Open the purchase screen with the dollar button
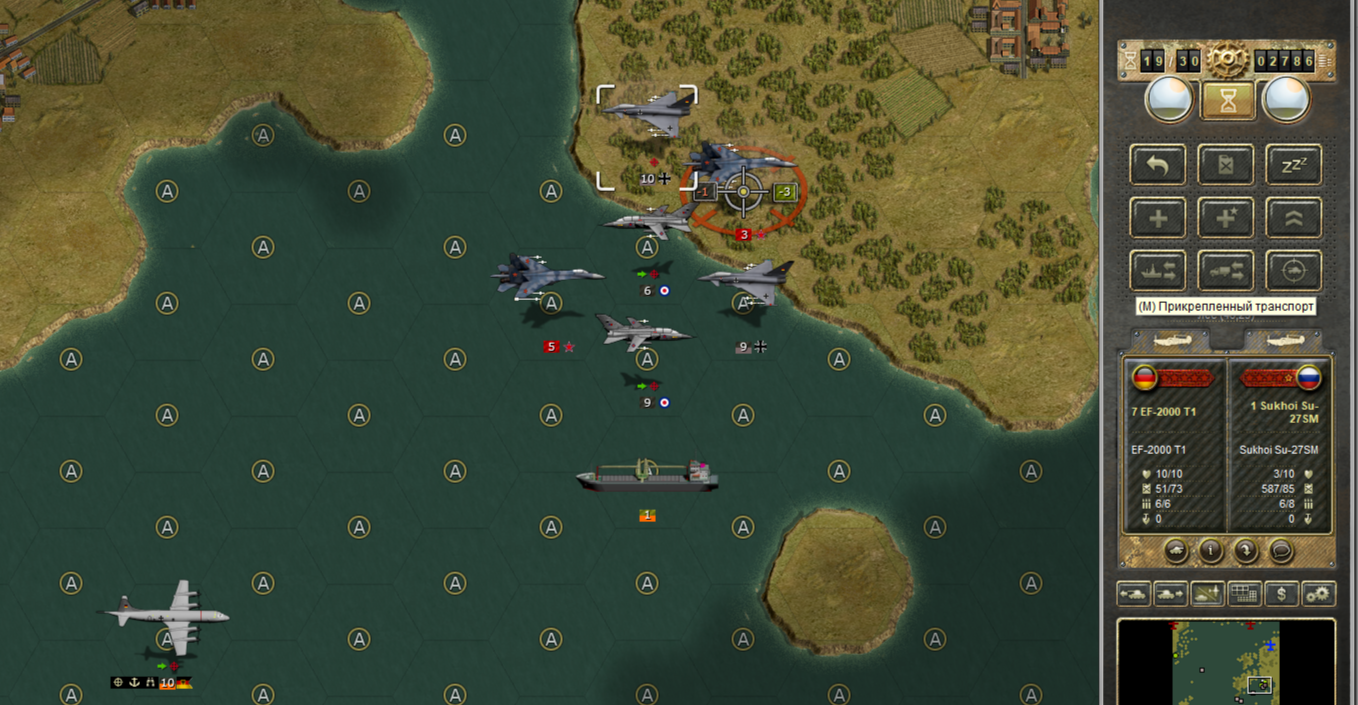The height and width of the screenshot is (705, 1358). click(1282, 594)
